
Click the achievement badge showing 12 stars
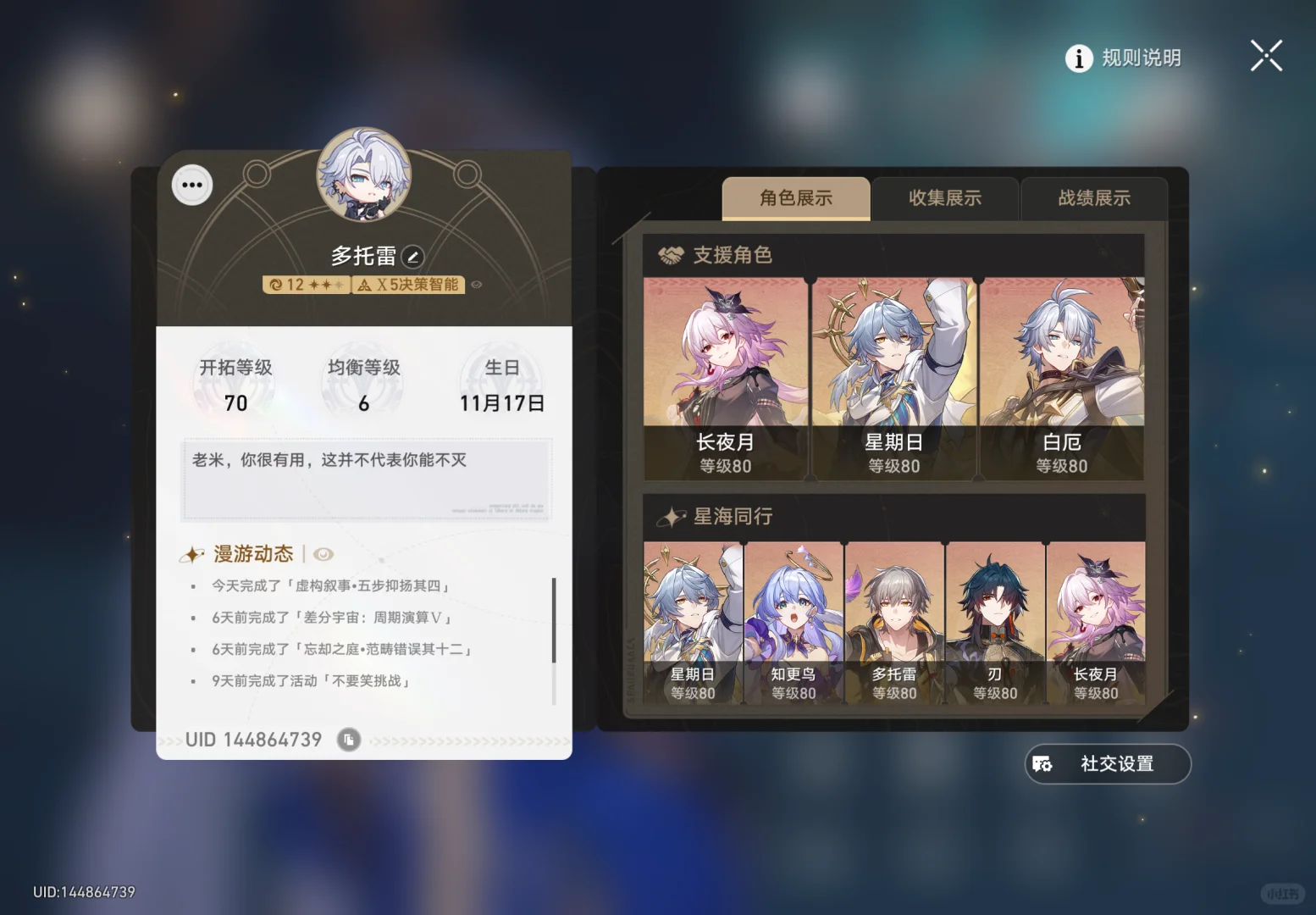(305, 284)
